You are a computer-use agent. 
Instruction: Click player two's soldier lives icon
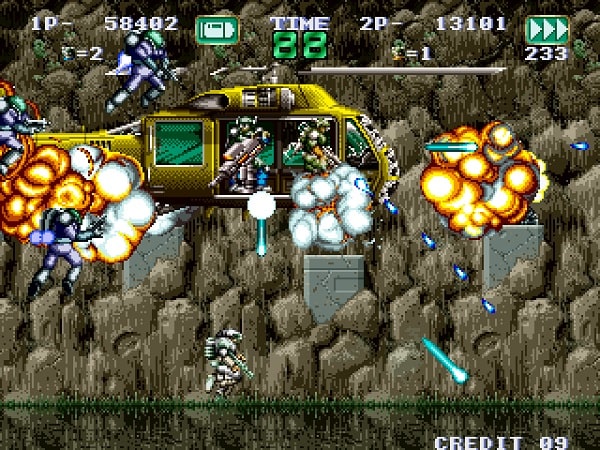click(x=400, y=50)
